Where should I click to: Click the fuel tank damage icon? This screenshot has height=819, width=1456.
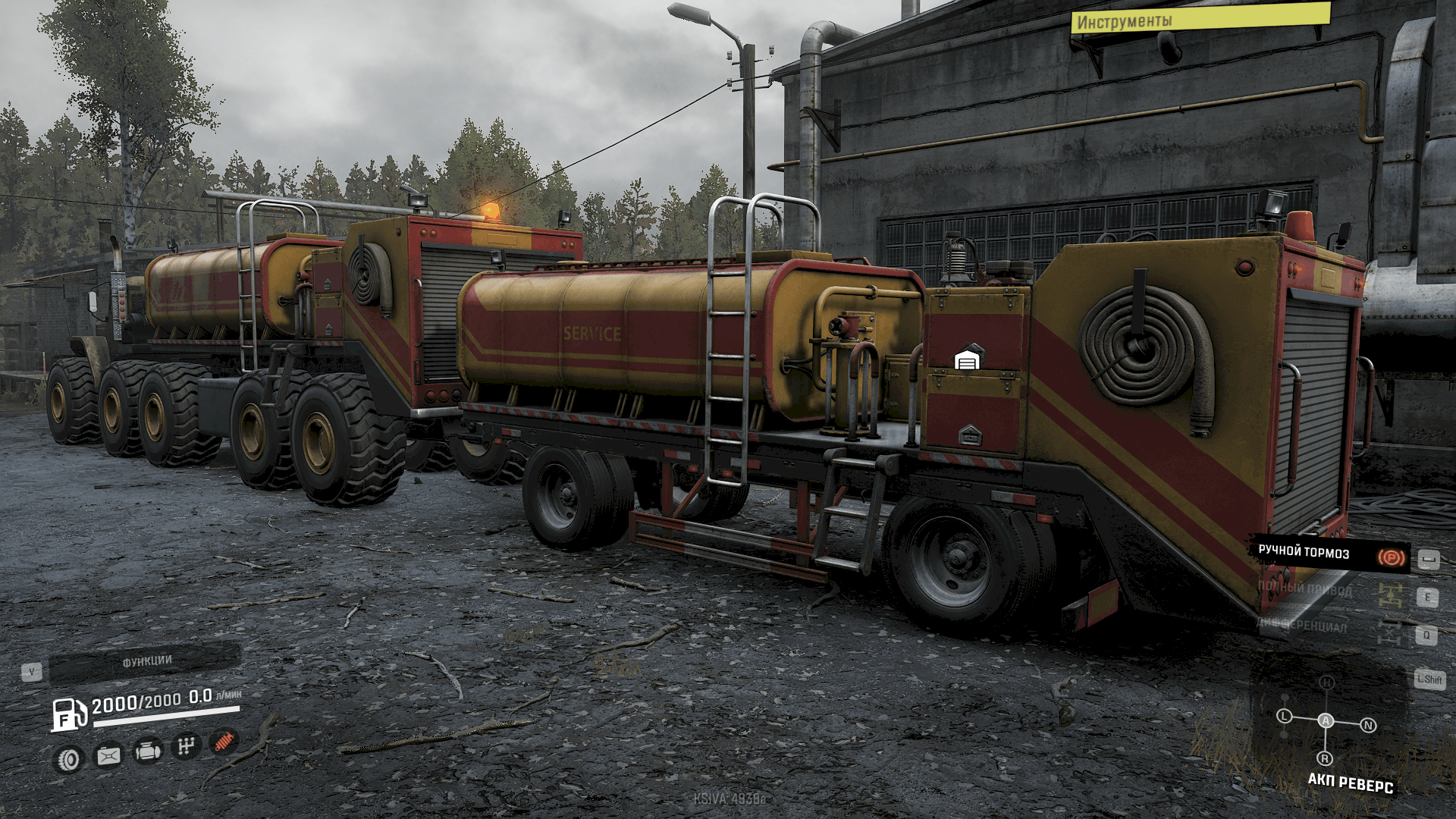click(x=108, y=755)
